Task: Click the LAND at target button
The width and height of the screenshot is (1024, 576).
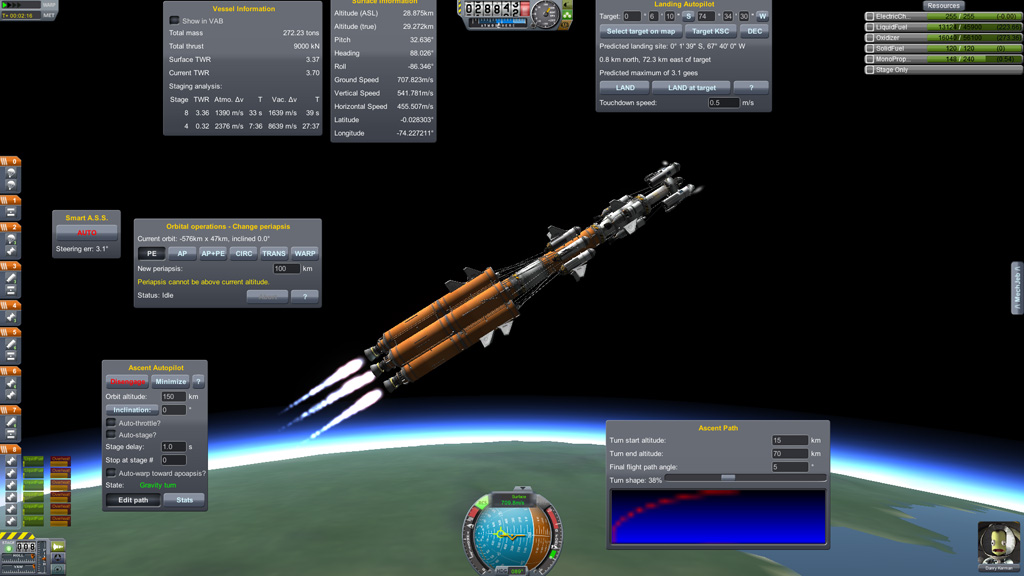Action: pyautogui.click(x=691, y=88)
